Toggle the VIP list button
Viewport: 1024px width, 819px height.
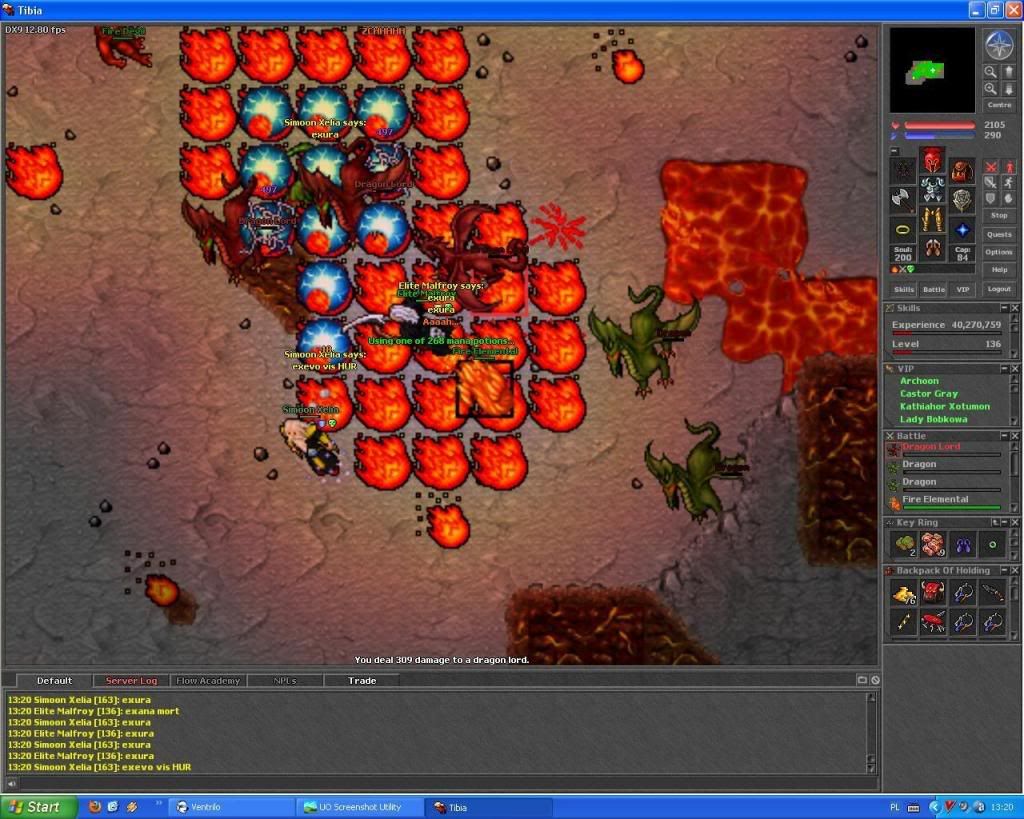[963, 289]
